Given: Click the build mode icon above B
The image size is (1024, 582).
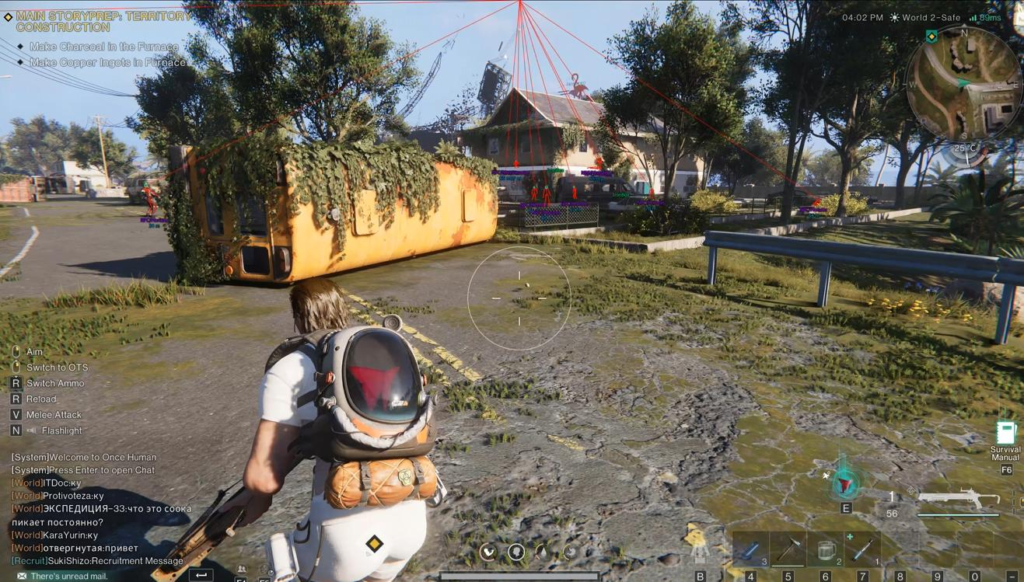Looking at the screenshot, I should tap(698, 545).
